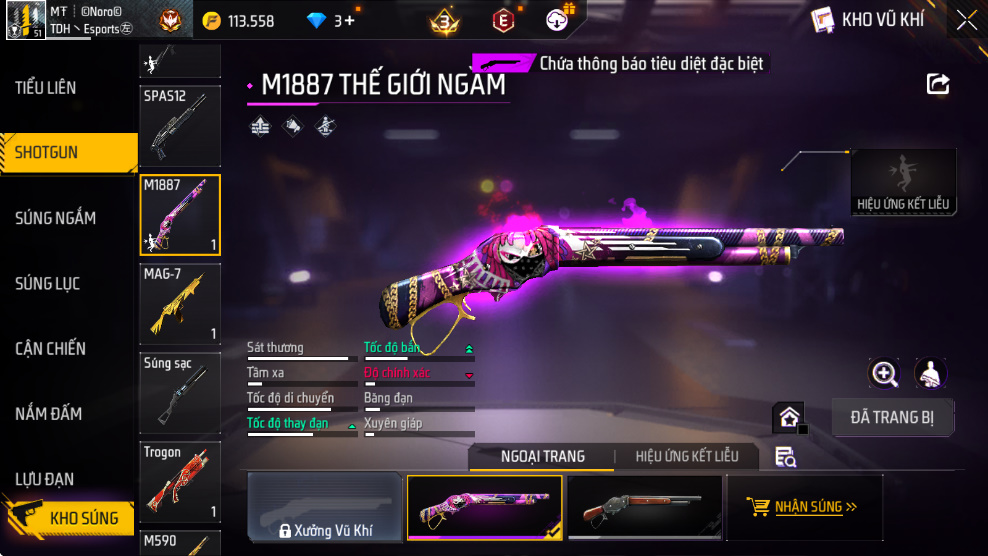Open the Tiểu Liên weapon category

pos(46,87)
